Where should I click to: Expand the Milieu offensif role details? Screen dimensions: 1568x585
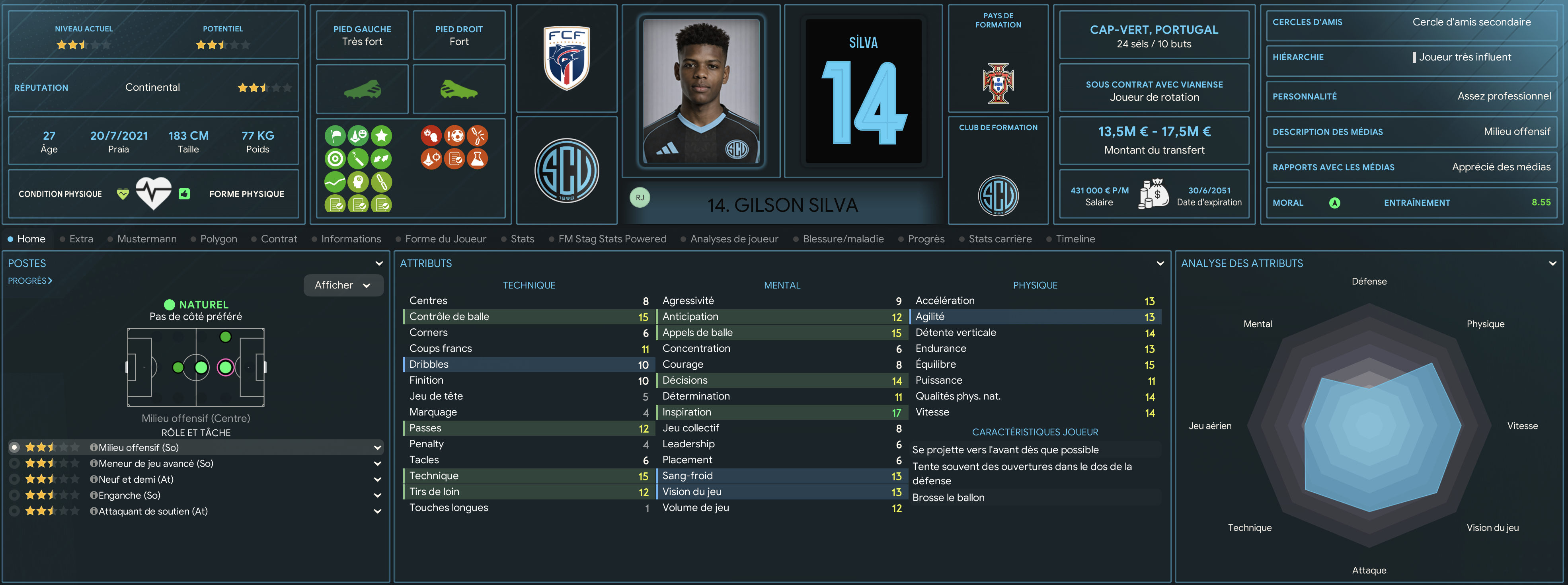(x=377, y=448)
